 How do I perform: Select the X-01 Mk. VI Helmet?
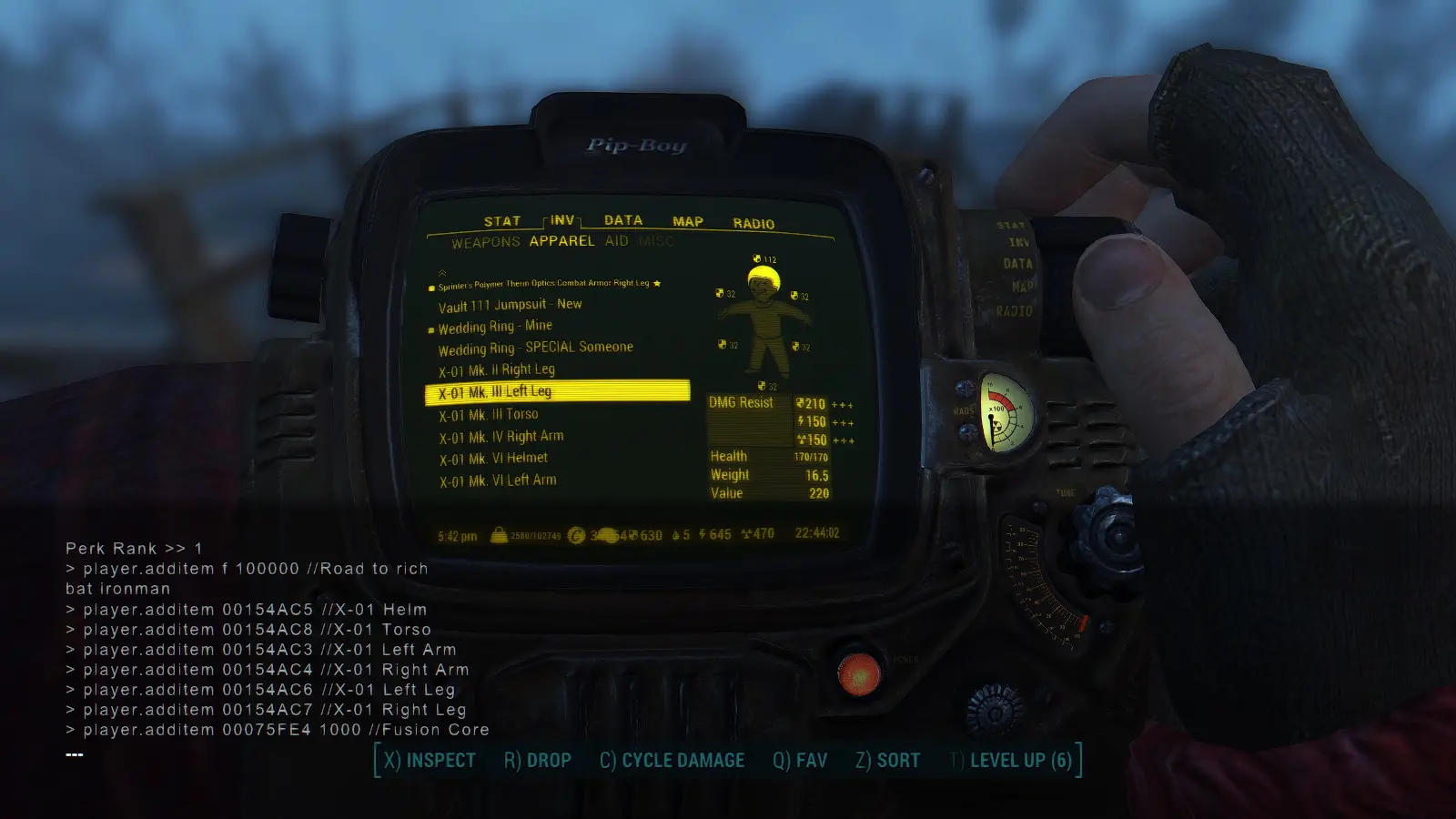493,459
